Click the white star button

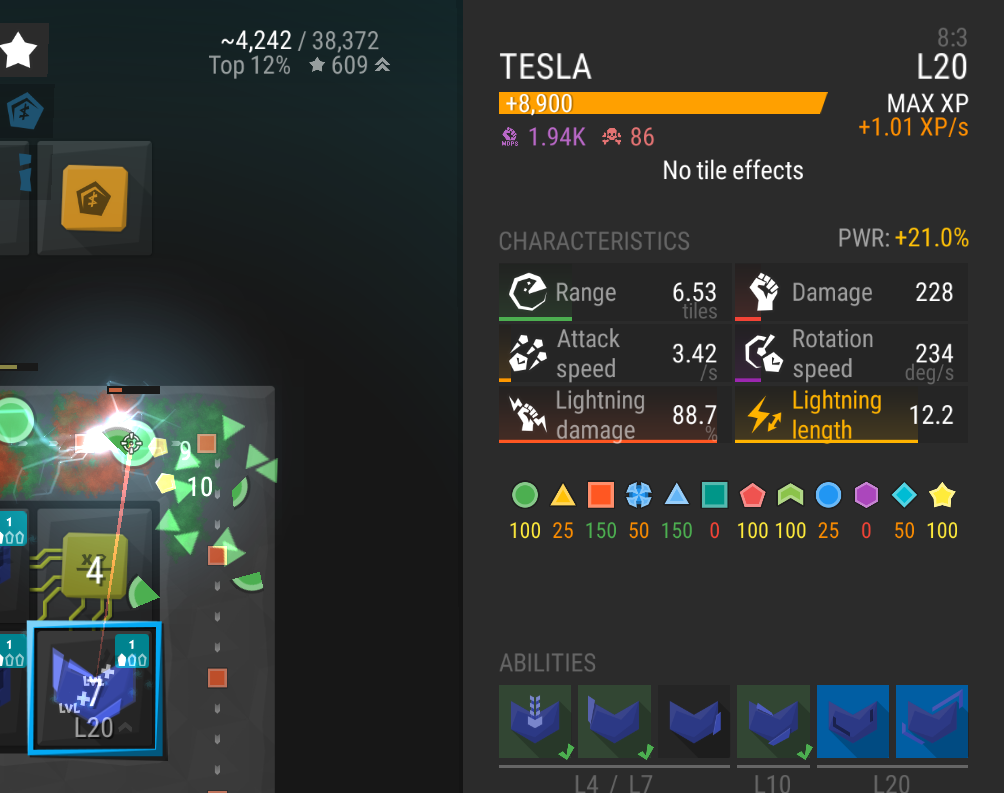tap(19, 50)
